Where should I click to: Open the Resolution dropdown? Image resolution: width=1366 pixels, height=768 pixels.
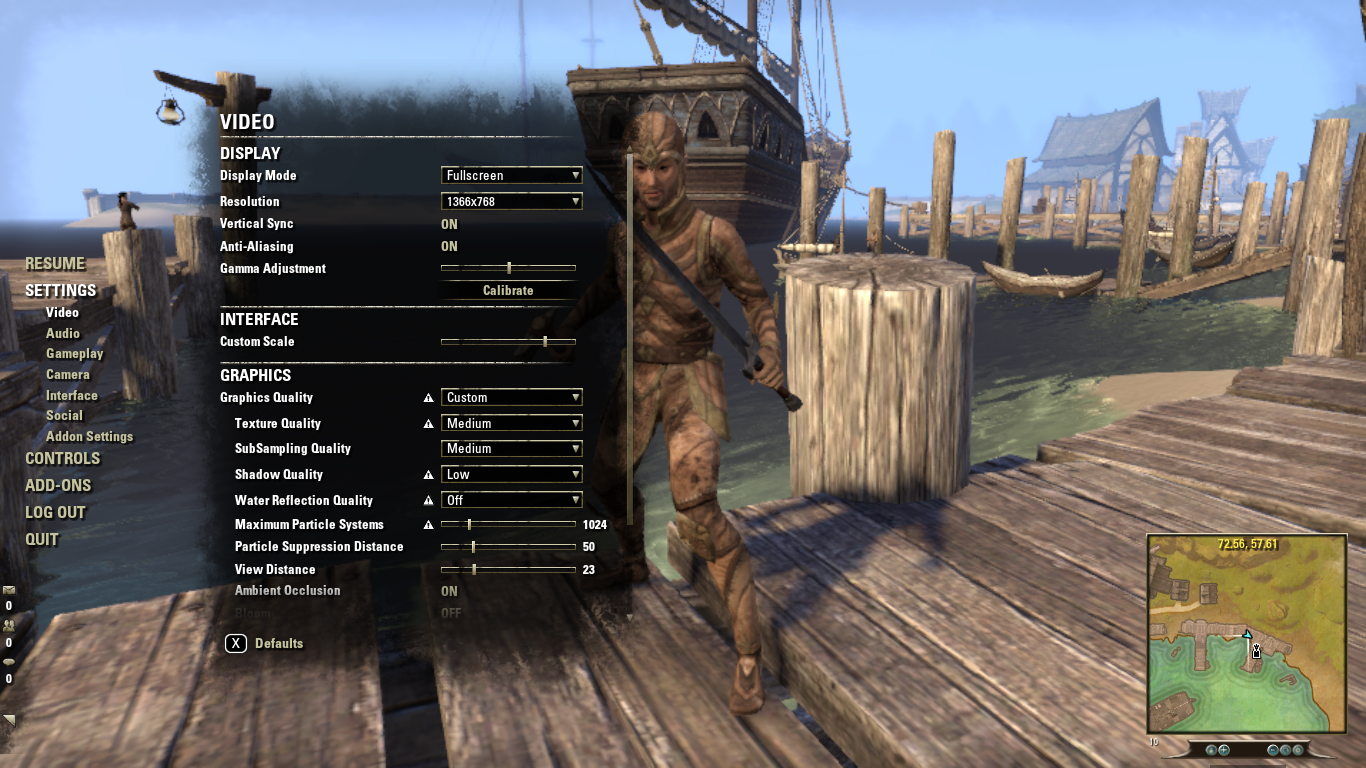pyautogui.click(x=511, y=200)
